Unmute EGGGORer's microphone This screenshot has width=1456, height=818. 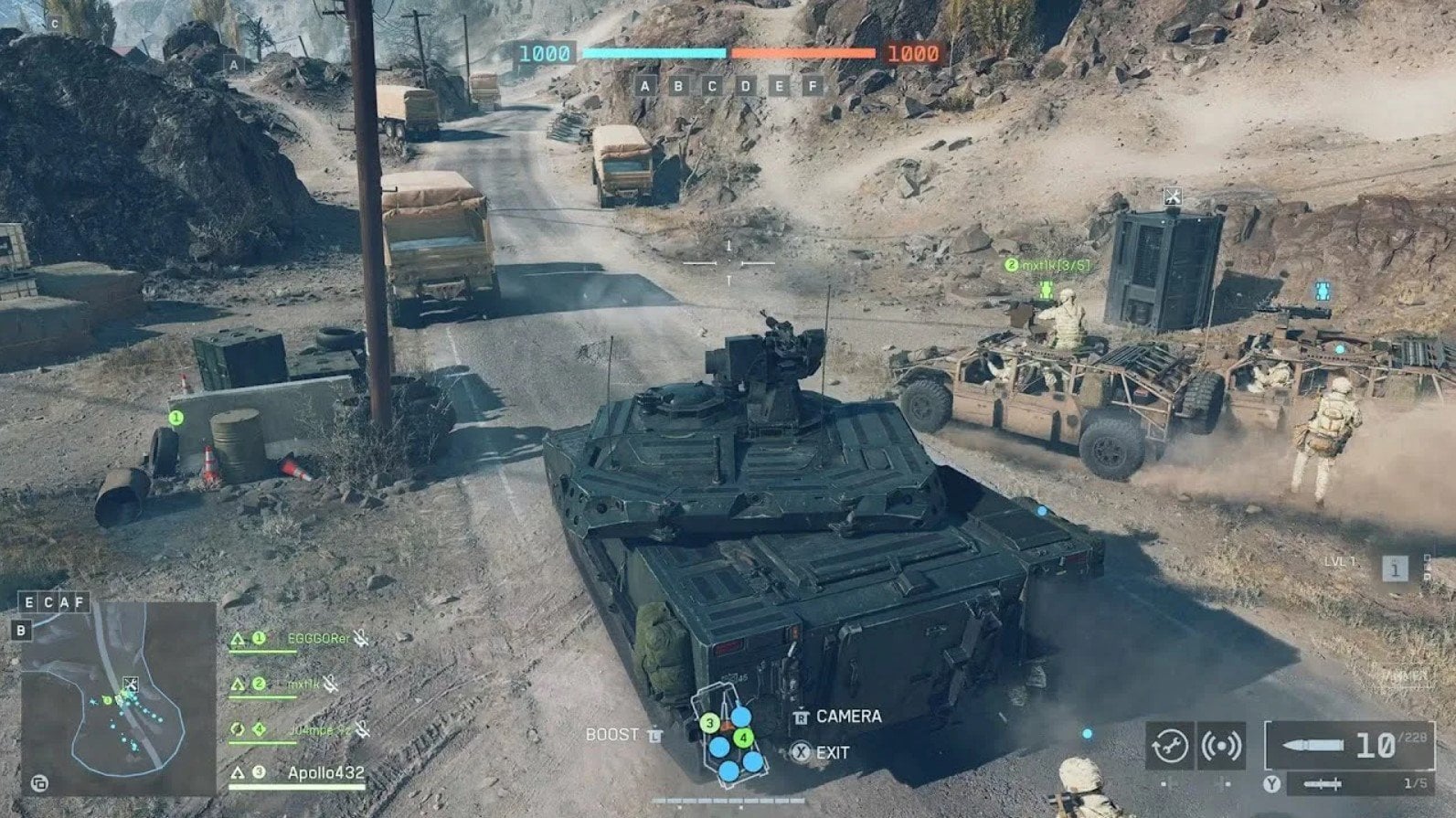point(362,639)
